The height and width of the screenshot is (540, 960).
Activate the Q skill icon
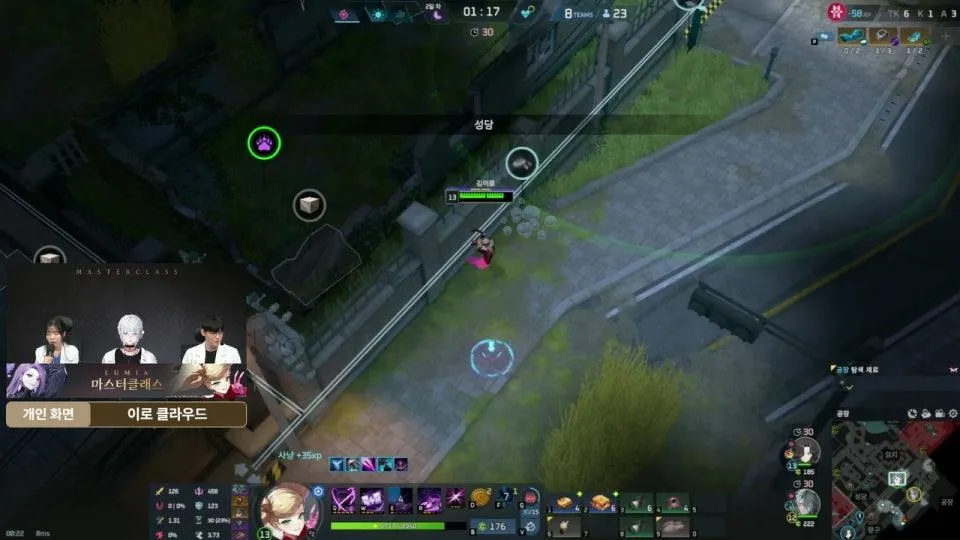(345, 499)
